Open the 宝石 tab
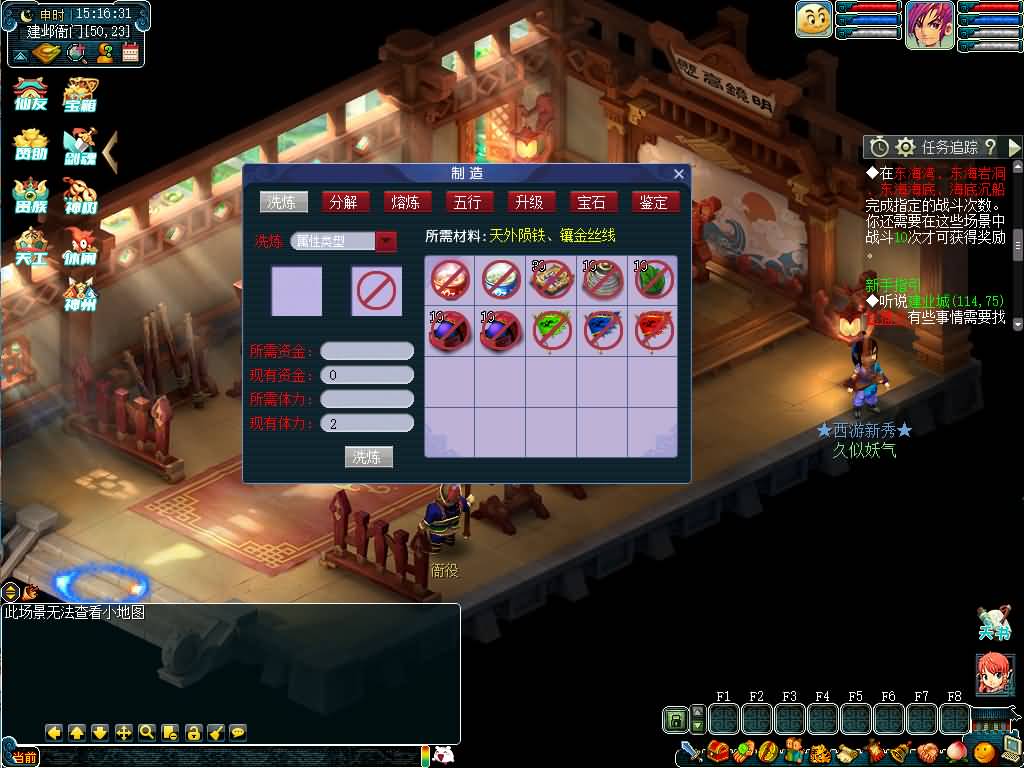This screenshot has width=1024, height=768. (x=591, y=202)
